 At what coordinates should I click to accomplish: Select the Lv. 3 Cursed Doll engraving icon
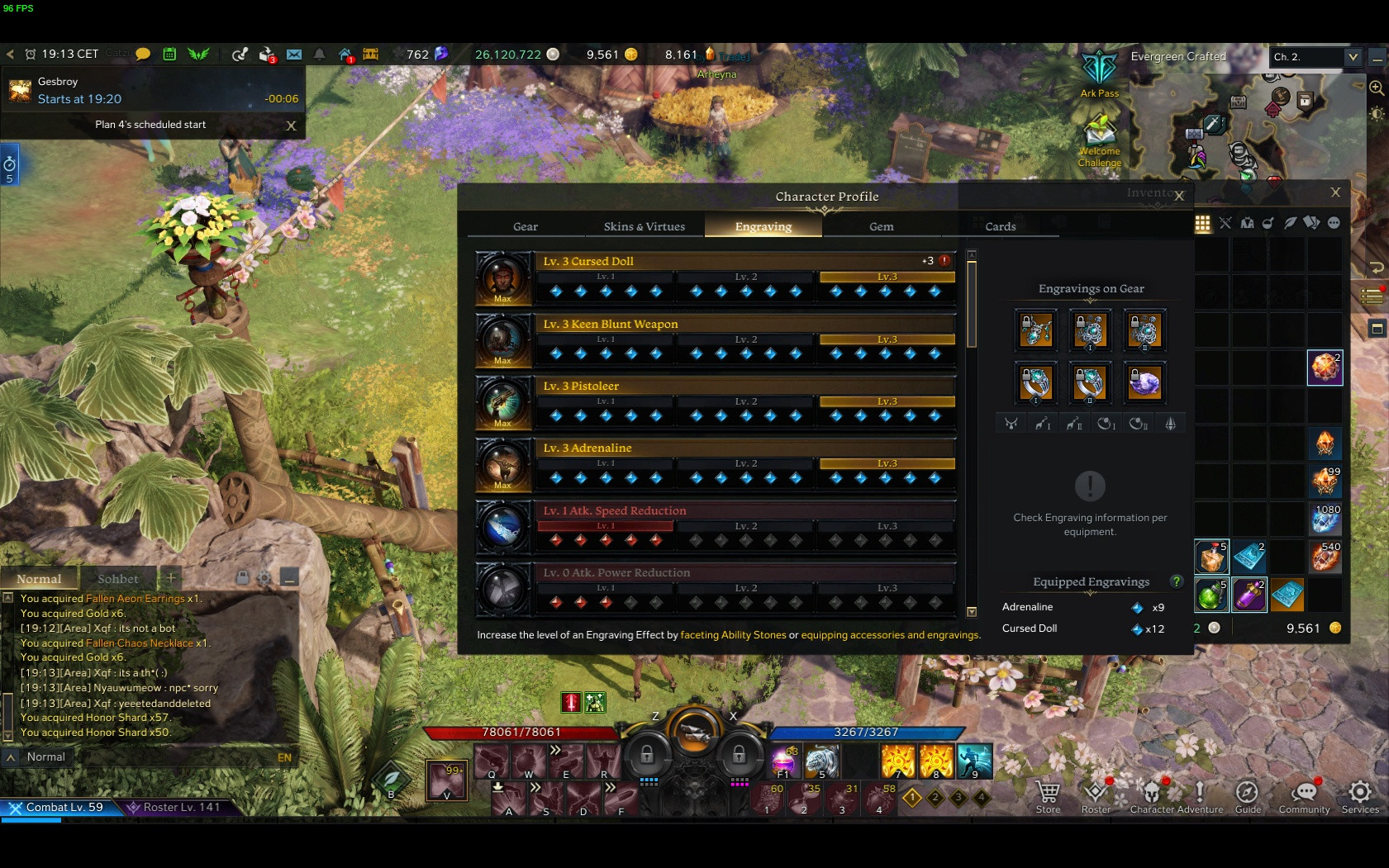502,278
